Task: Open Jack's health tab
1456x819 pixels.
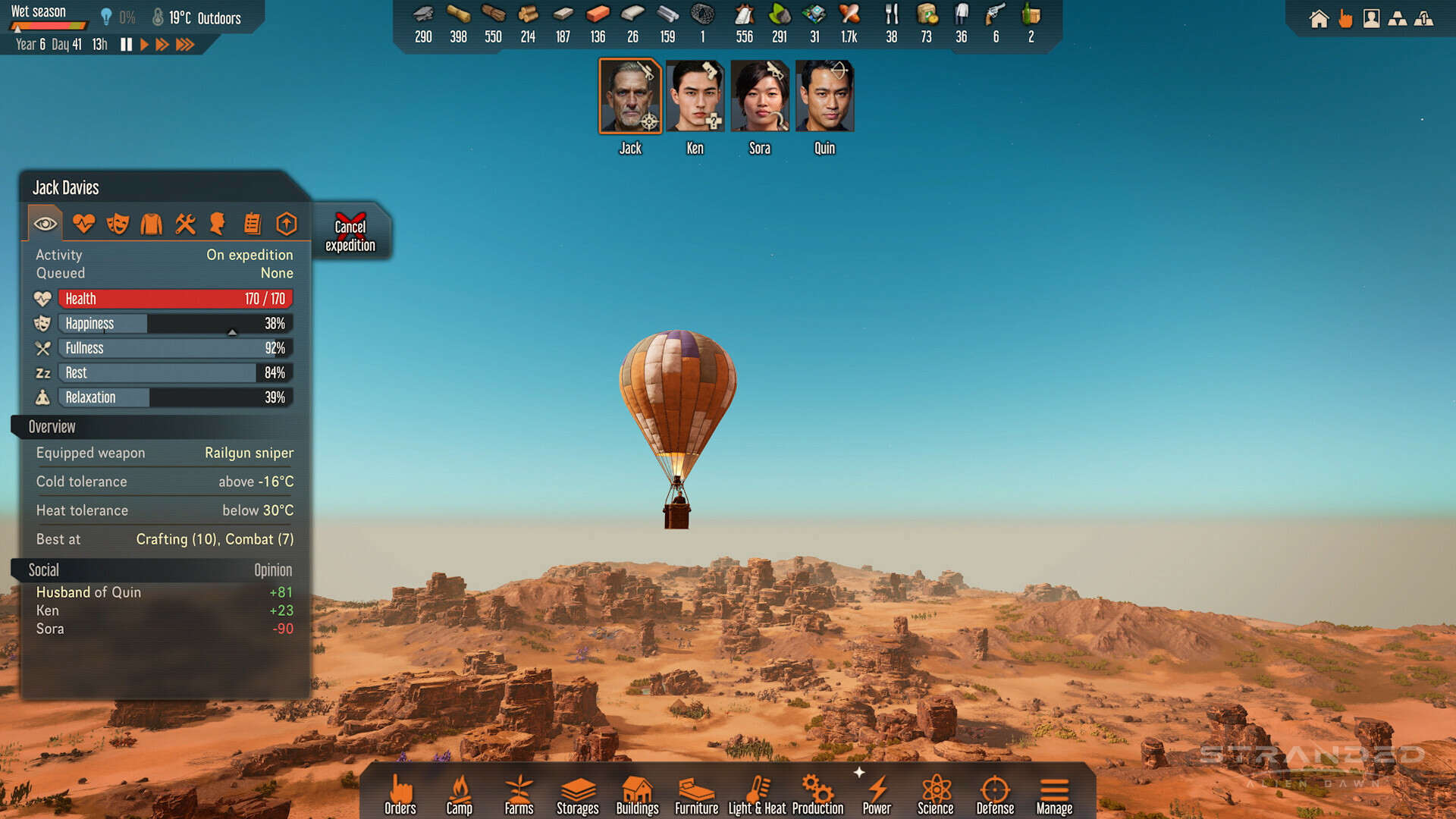Action: point(83,223)
